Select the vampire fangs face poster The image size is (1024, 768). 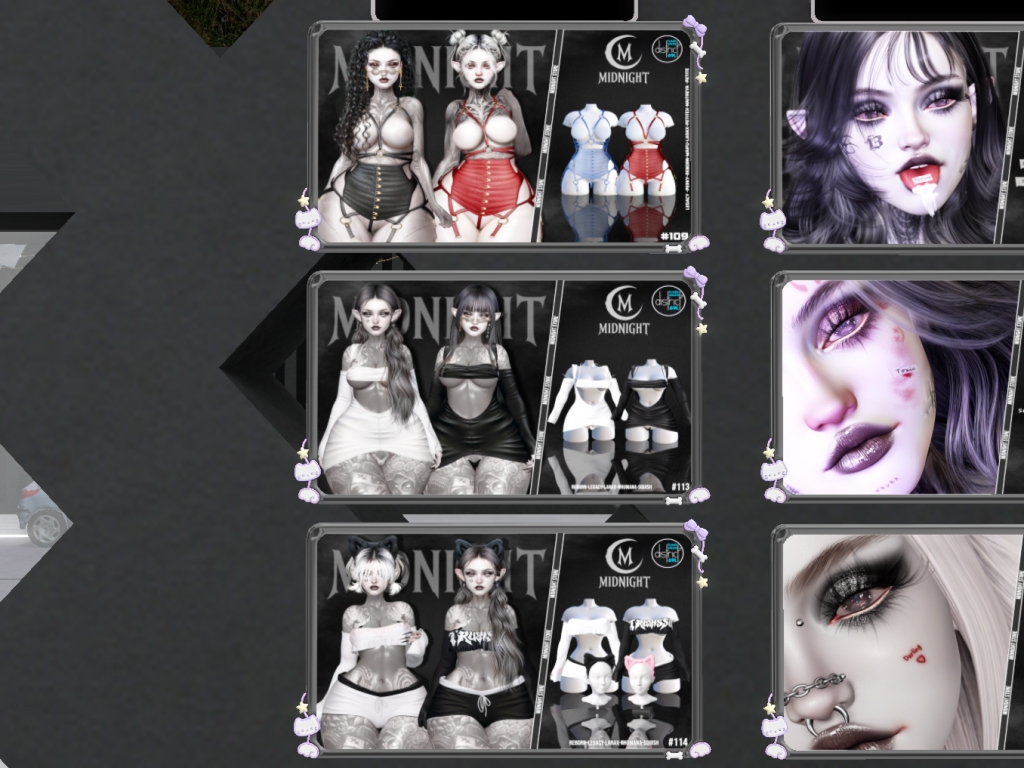(x=895, y=137)
